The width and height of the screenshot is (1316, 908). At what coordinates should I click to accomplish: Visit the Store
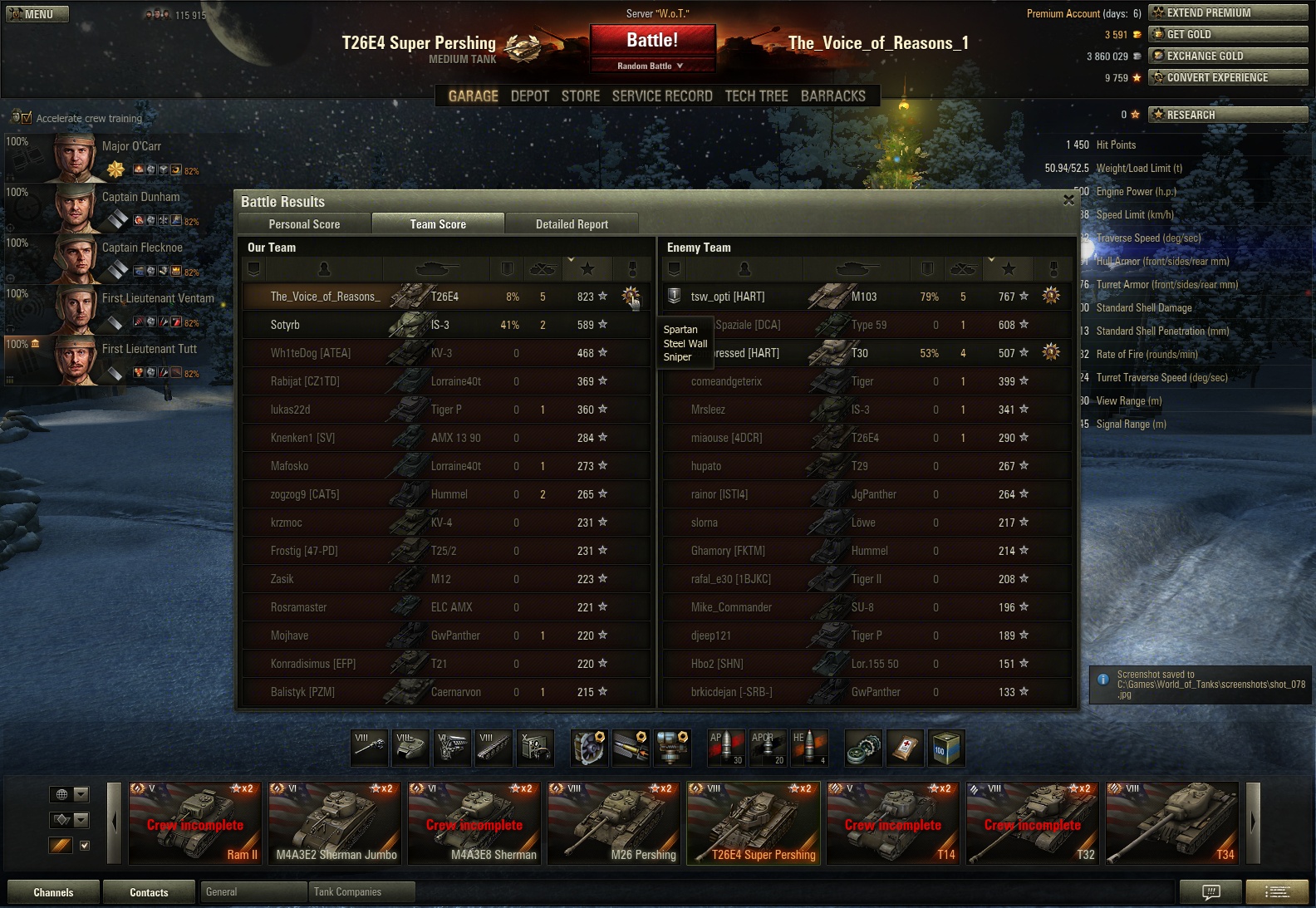pos(580,96)
